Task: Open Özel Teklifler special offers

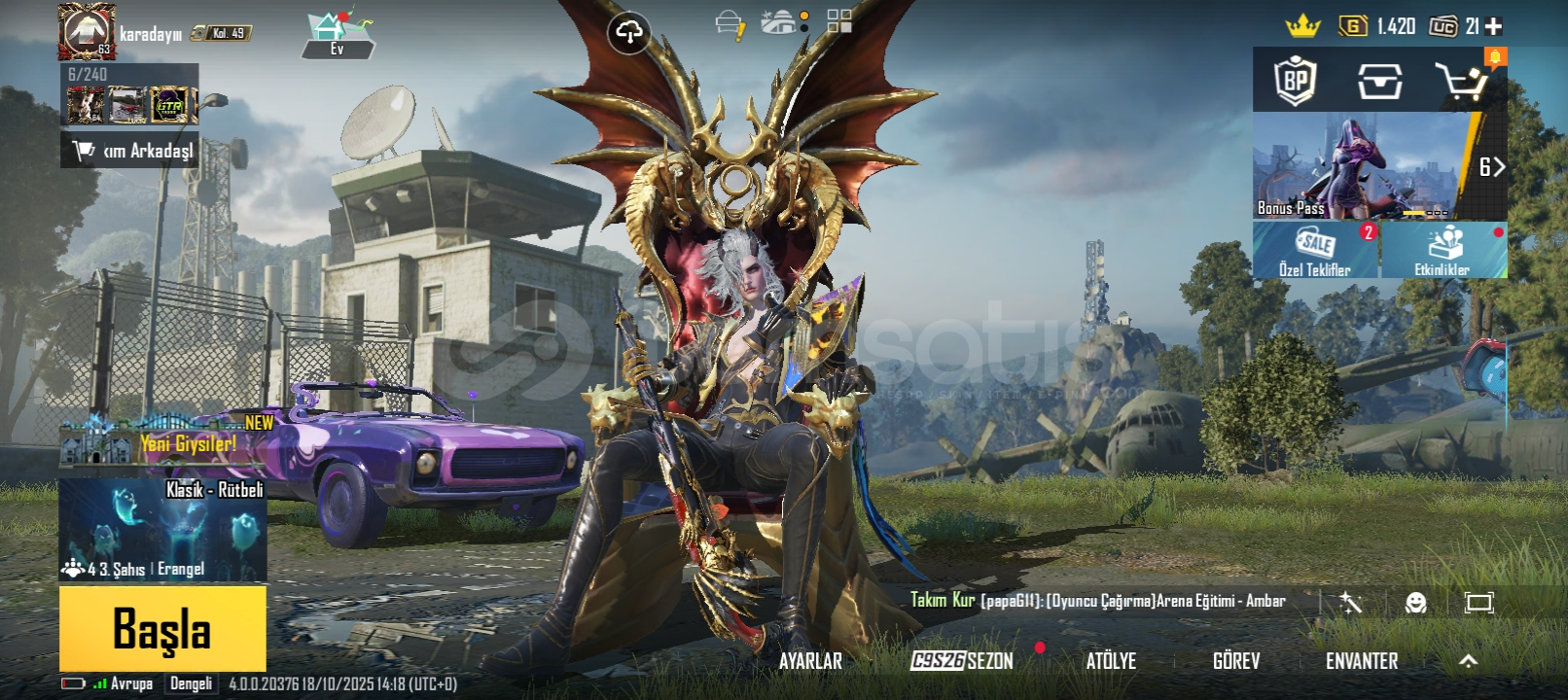Action: click(x=1315, y=250)
